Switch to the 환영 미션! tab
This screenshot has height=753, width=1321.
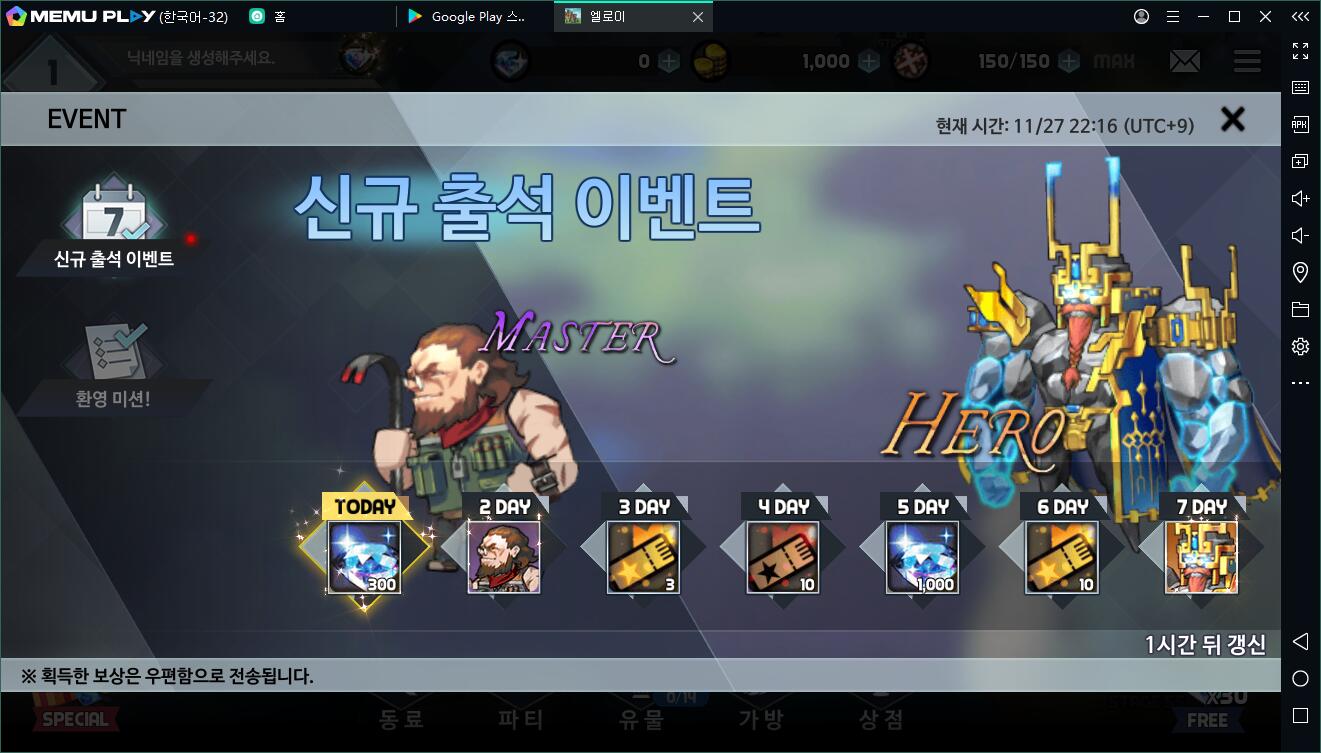pos(114,366)
